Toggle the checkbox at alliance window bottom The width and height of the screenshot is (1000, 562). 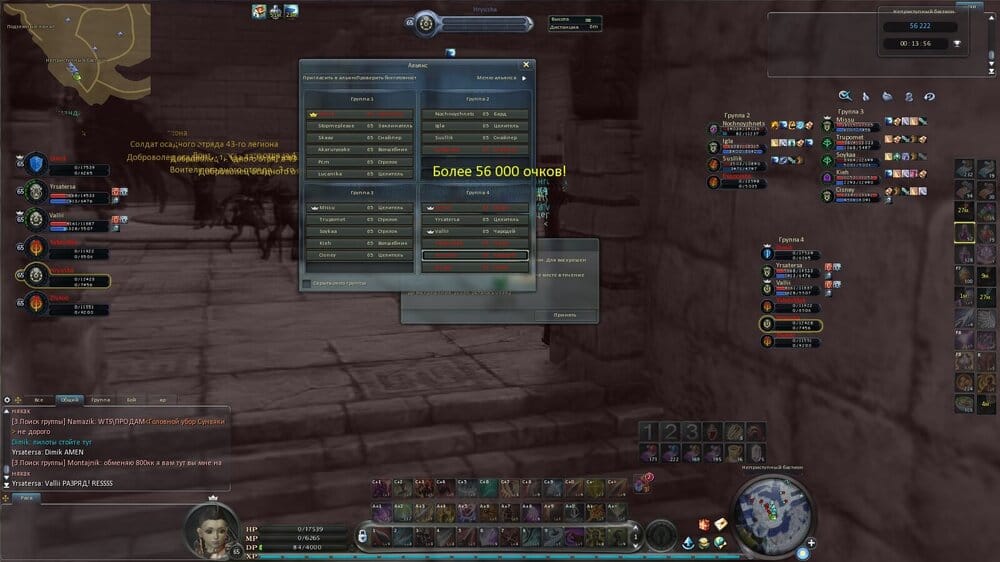point(306,283)
